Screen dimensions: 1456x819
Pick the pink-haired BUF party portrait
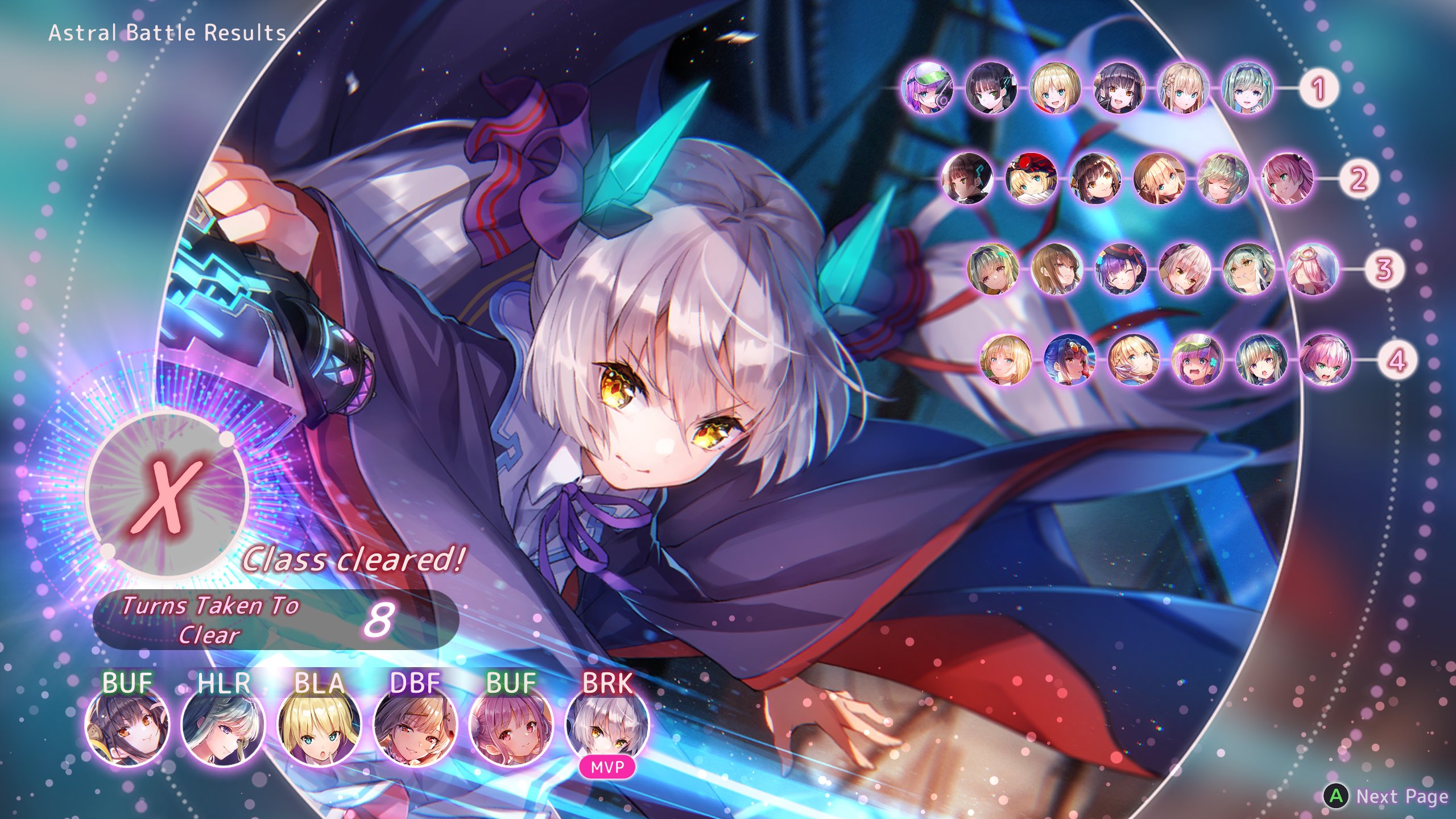point(511,724)
